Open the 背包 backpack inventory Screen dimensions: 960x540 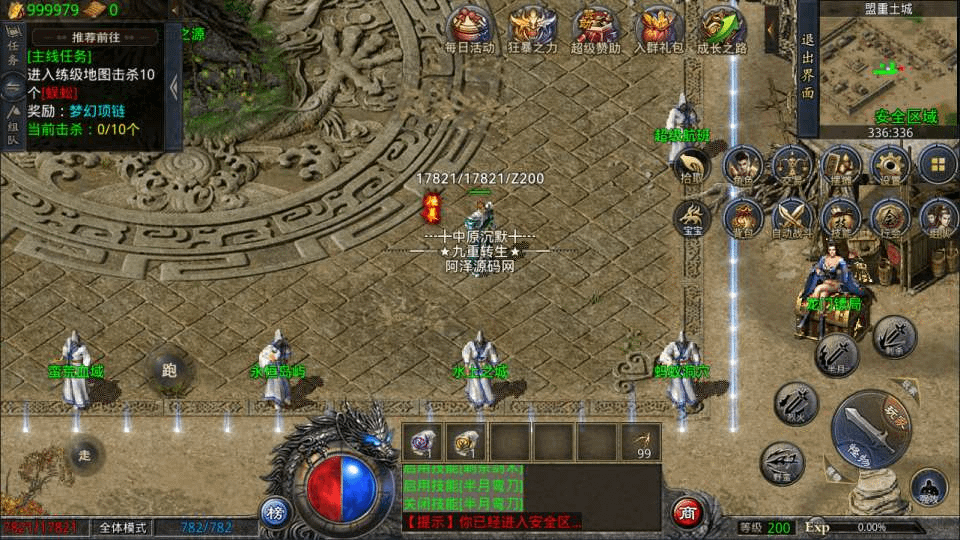coord(741,217)
